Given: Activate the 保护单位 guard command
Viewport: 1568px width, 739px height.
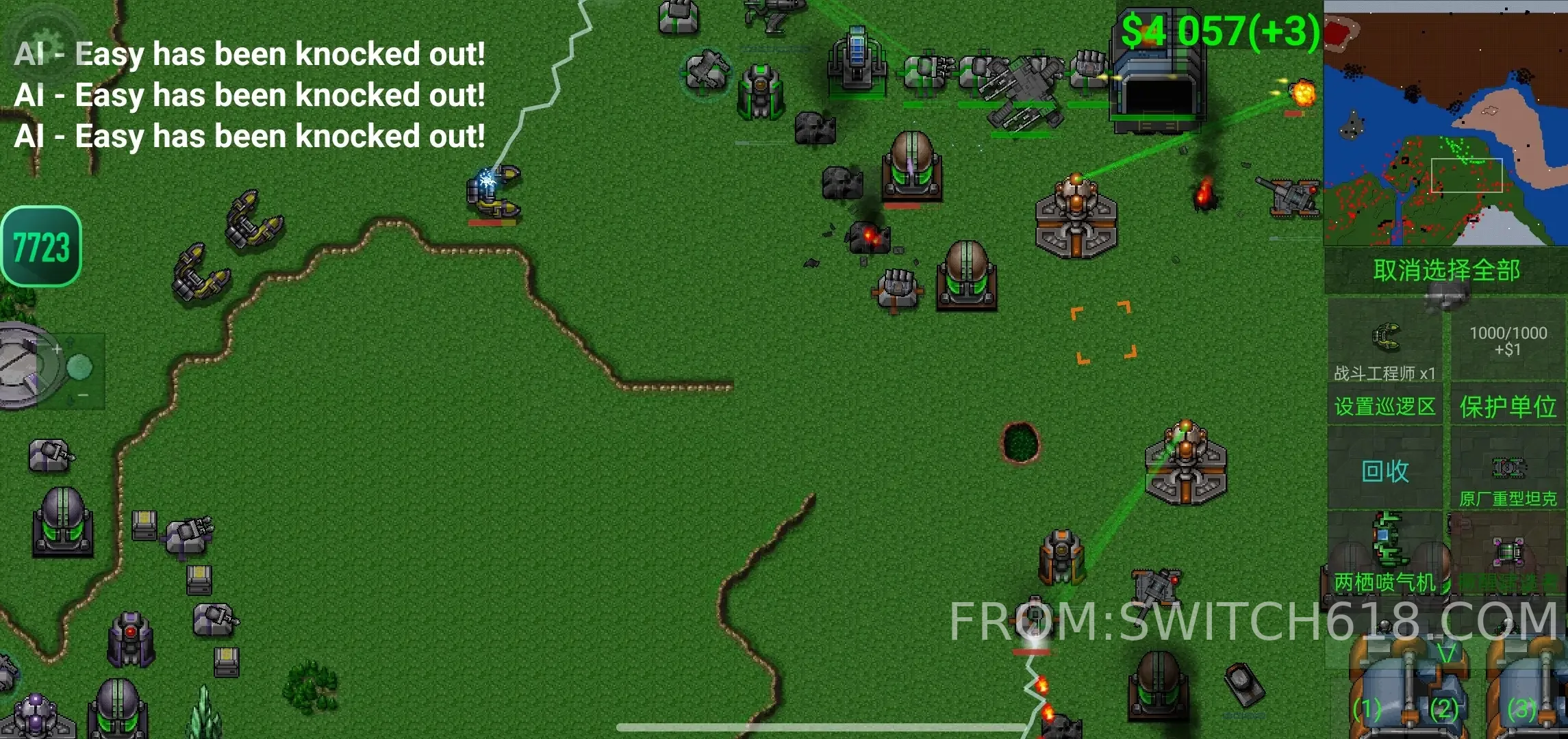Looking at the screenshot, I should pos(1508,406).
